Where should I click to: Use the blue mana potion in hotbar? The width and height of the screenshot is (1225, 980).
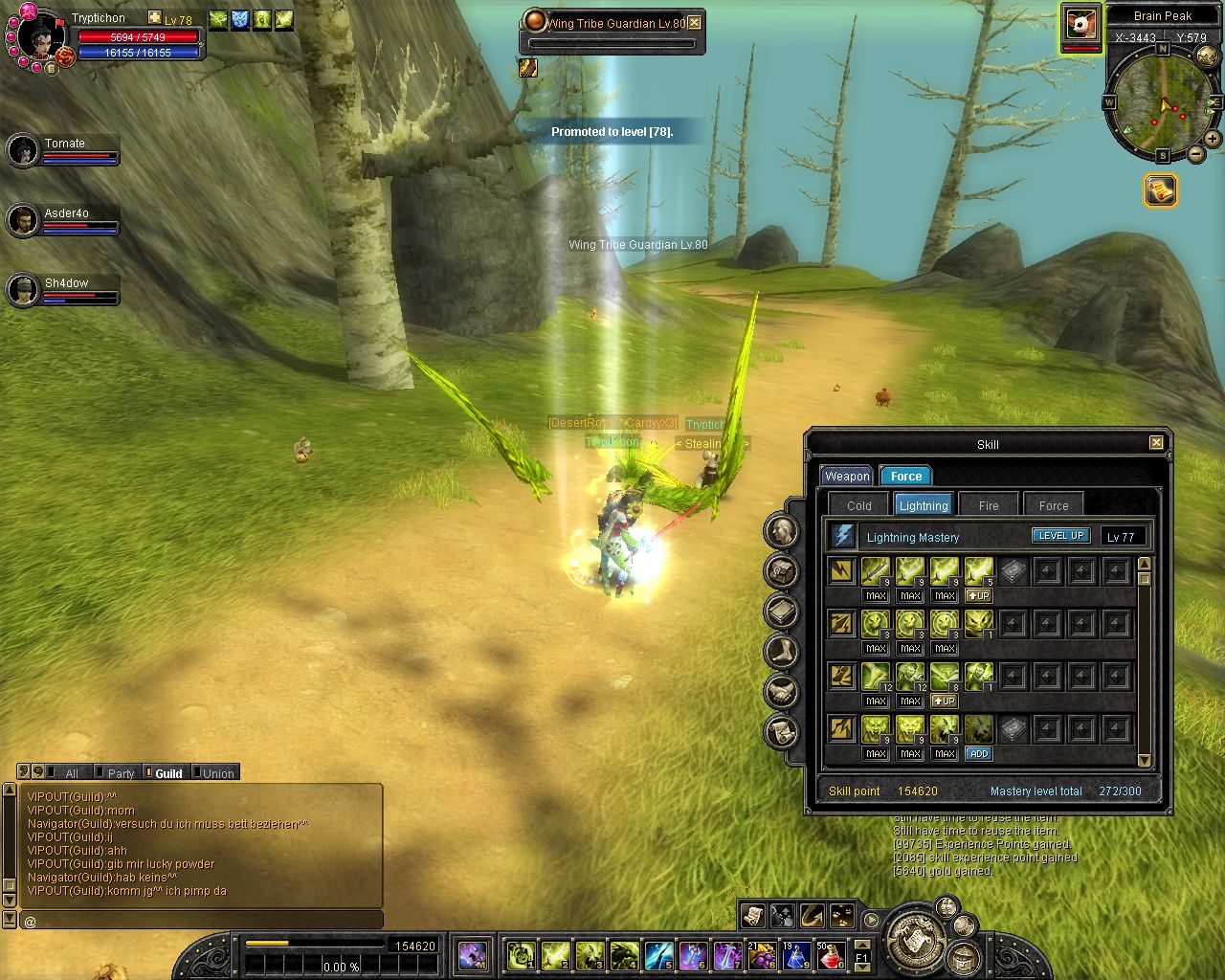(x=796, y=955)
